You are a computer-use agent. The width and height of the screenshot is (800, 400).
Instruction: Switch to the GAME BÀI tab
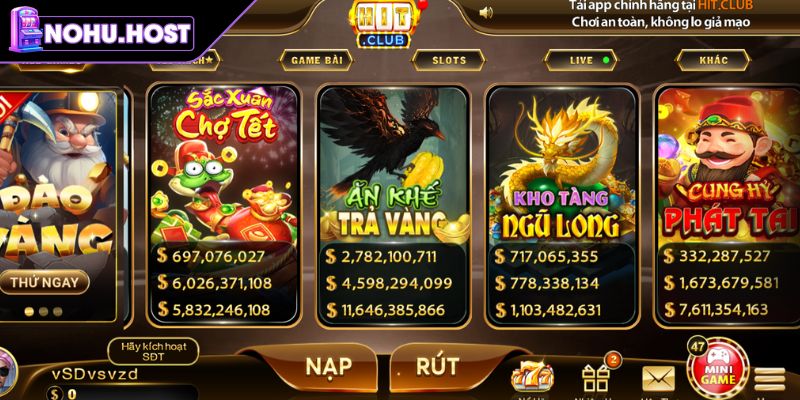pos(318,60)
